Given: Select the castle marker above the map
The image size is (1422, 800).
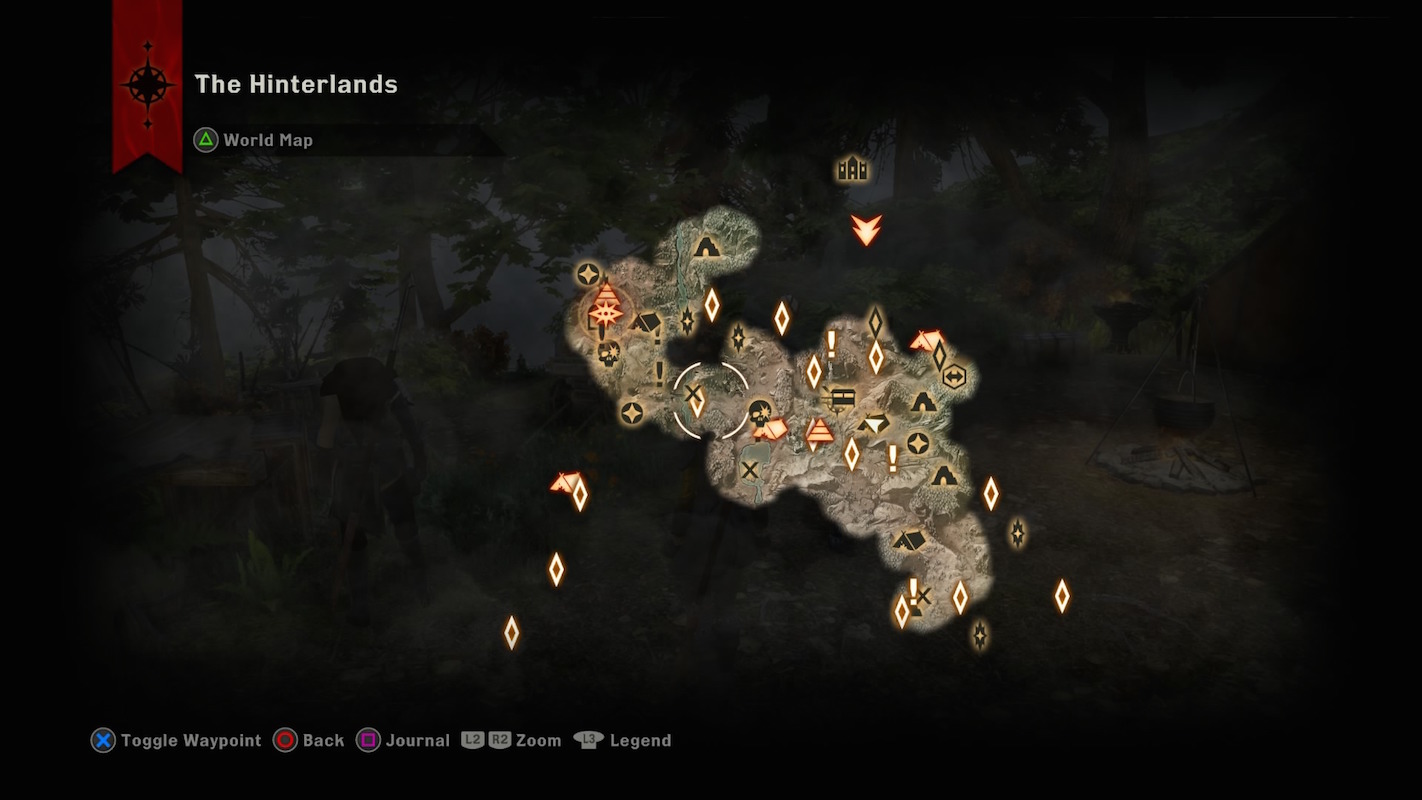Looking at the screenshot, I should coord(852,169).
